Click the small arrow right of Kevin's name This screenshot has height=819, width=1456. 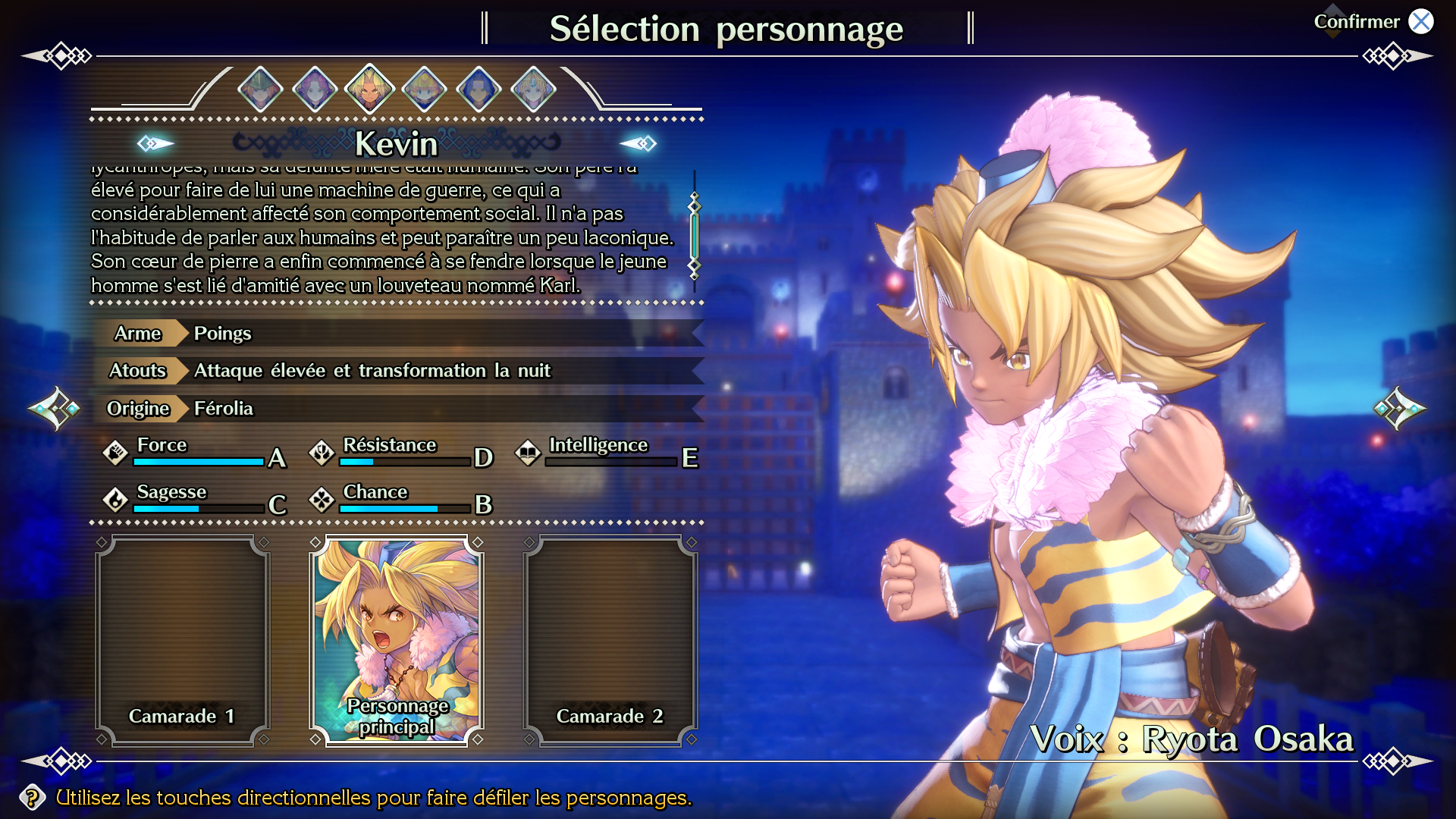click(638, 143)
